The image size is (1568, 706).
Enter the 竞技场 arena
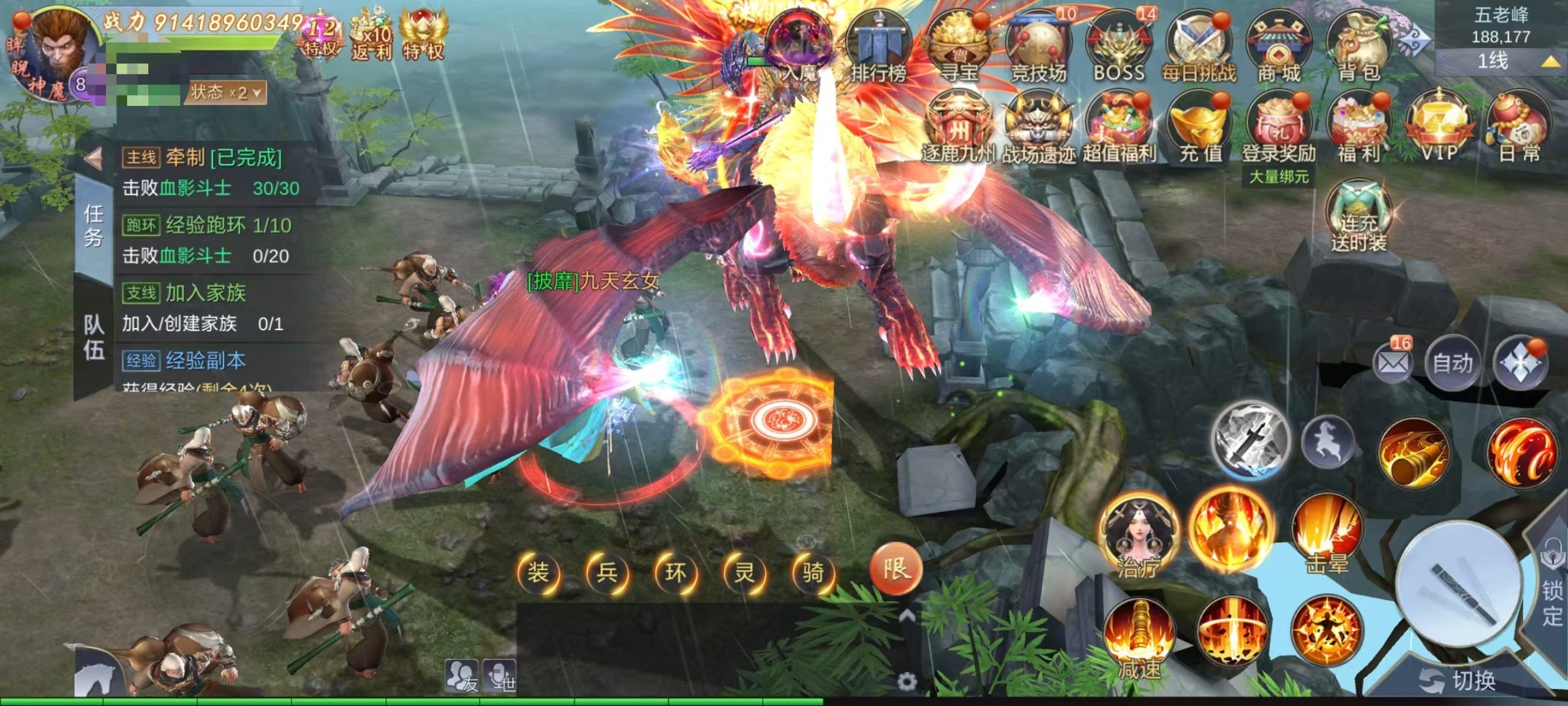click(1038, 49)
